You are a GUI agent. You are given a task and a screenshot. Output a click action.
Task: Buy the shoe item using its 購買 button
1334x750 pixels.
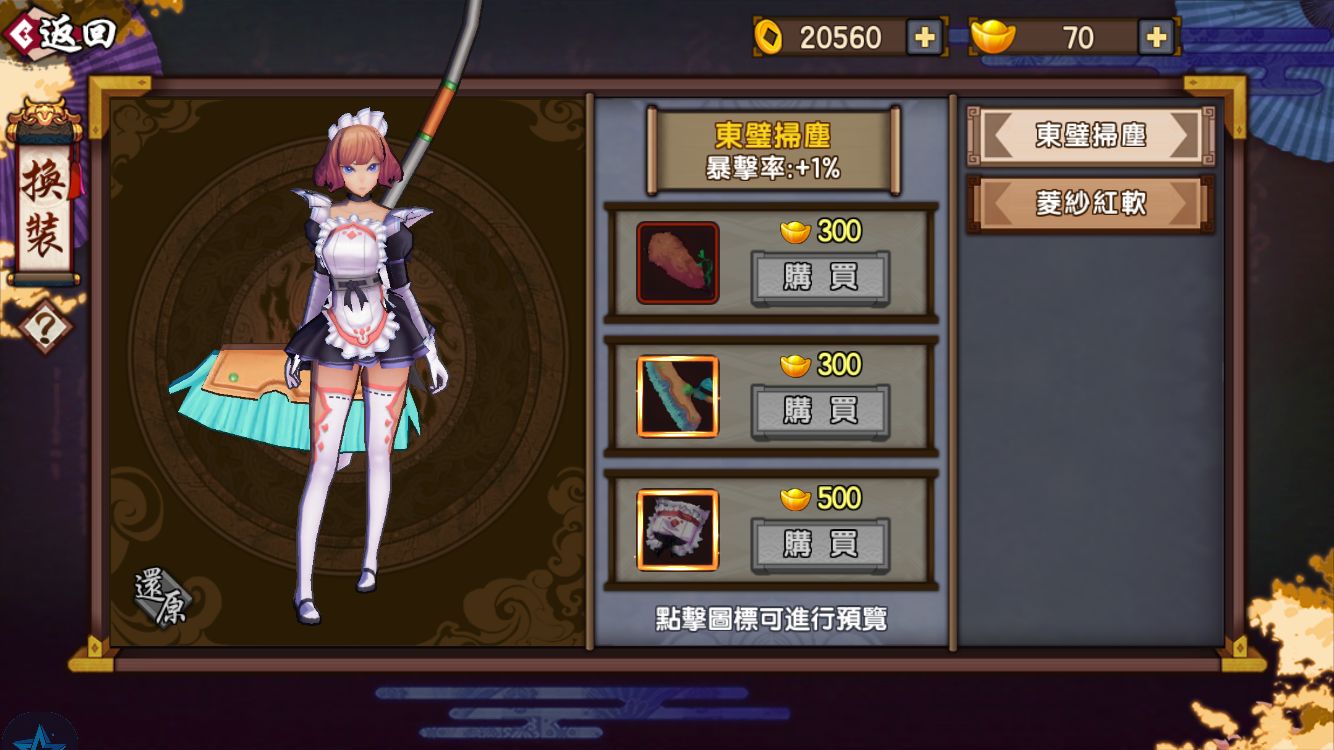(820, 412)
